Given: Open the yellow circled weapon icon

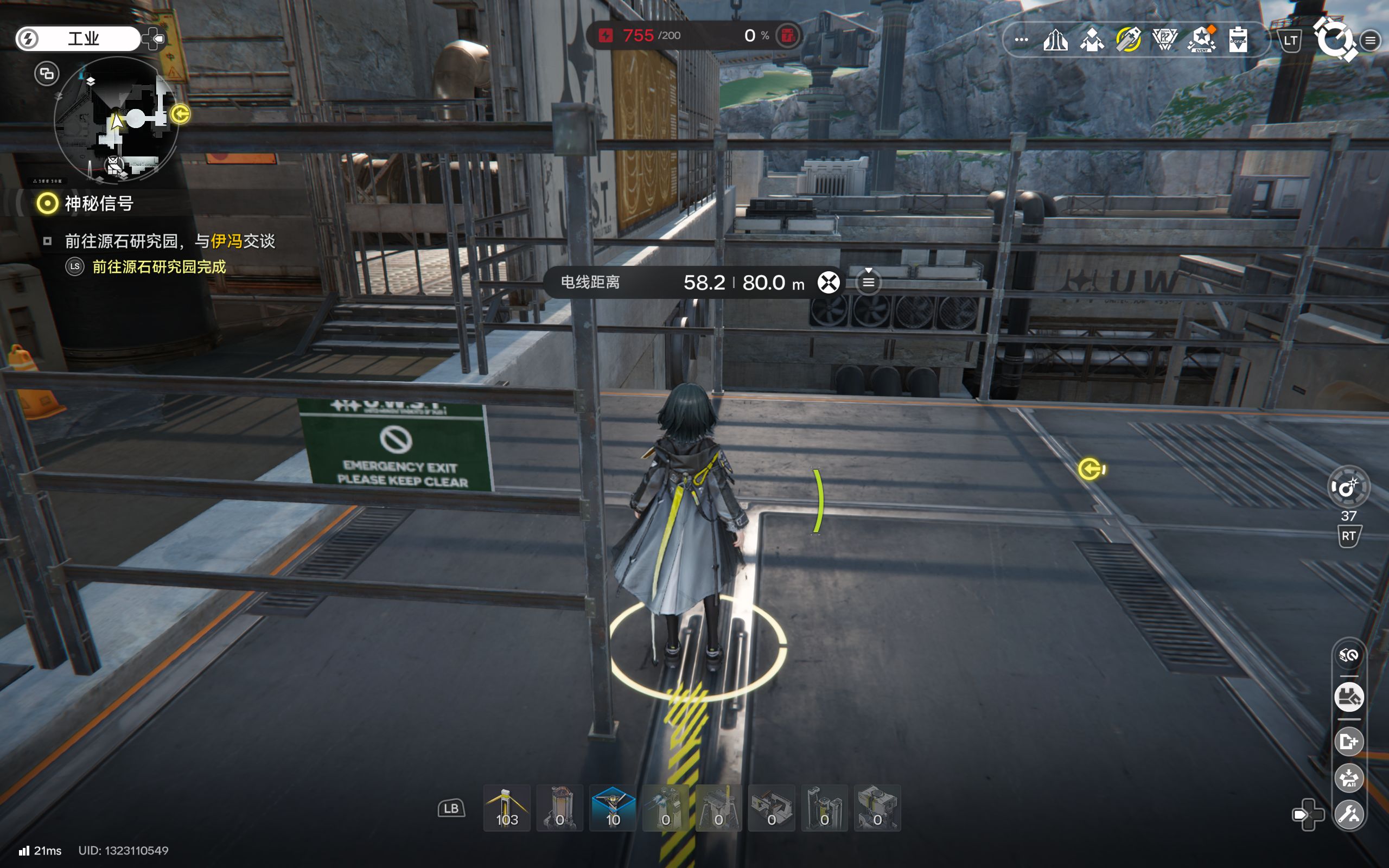Looking at the screenshot, I should pos(1128,40).
